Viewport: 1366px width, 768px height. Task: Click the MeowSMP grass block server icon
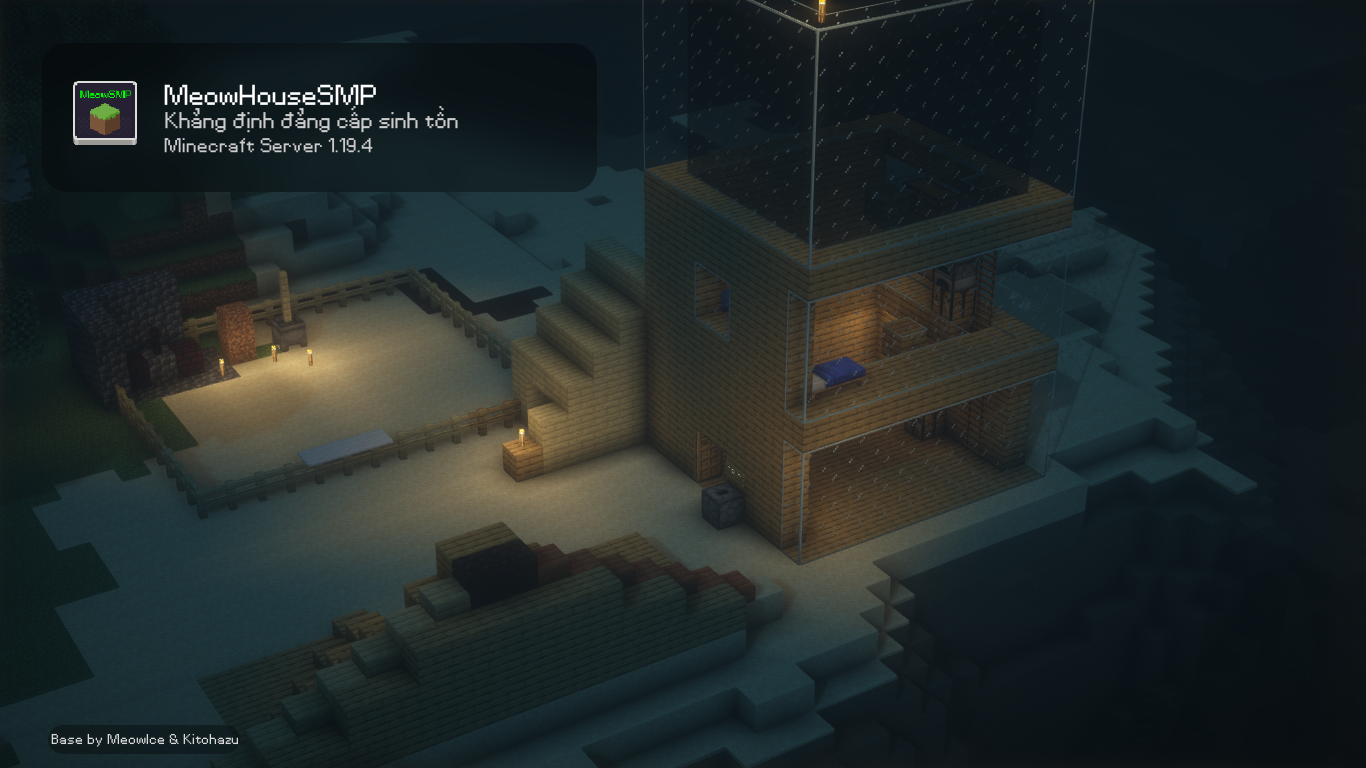(x=105, y=113)
